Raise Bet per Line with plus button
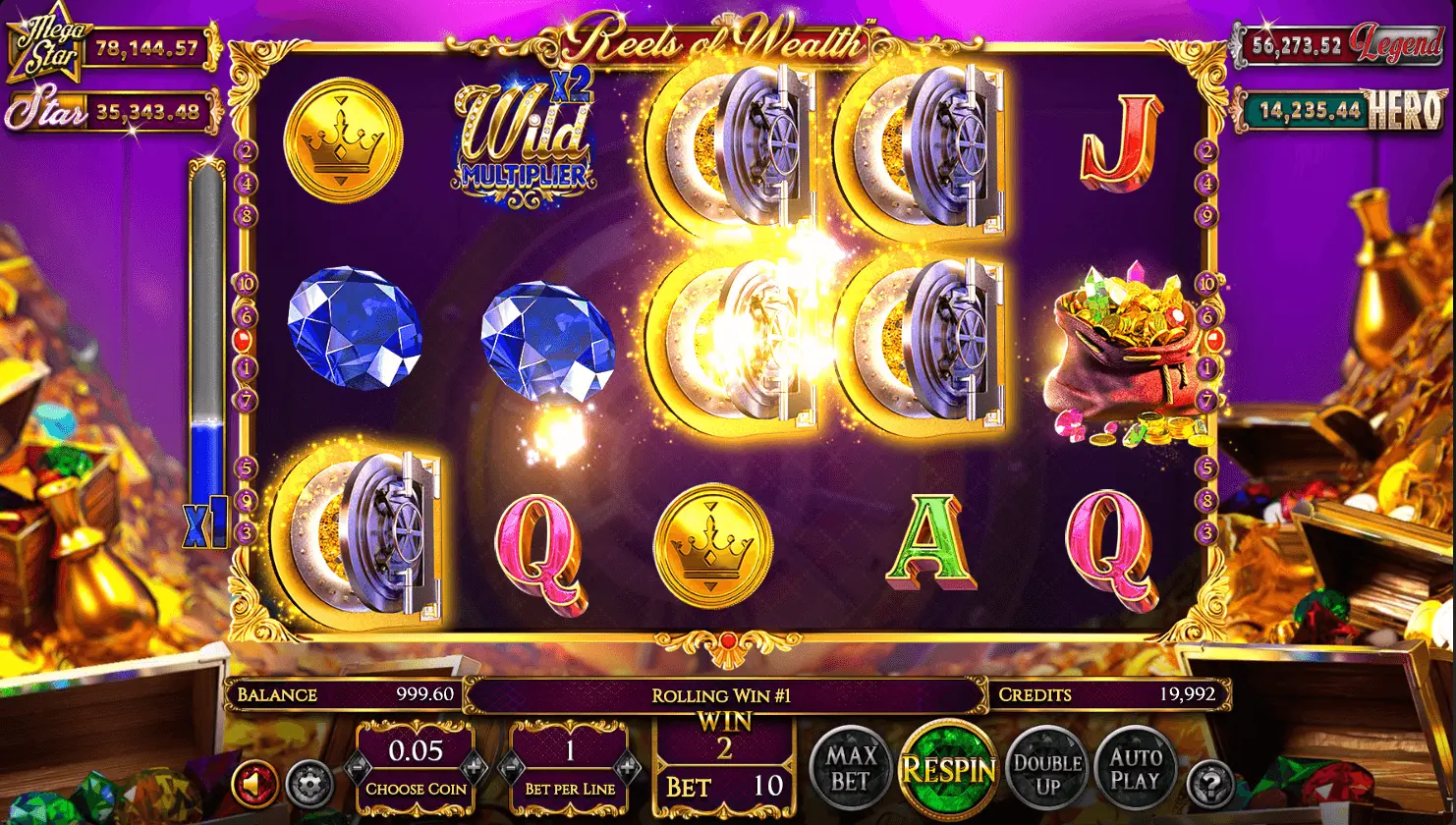Viewport: 1456px width, 825px height. point(627,765)
